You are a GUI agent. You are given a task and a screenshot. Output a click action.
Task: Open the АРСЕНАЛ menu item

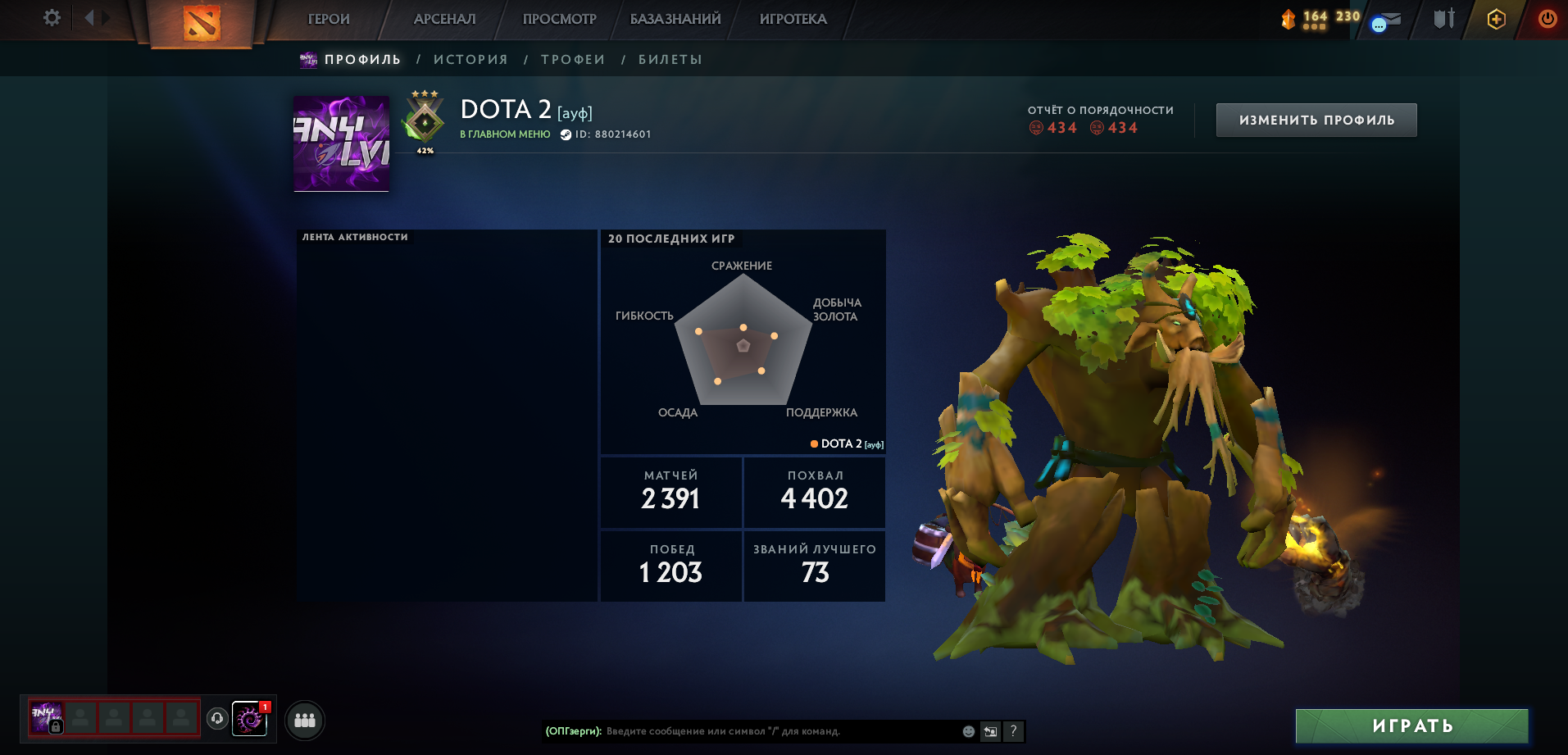click(444, 19)
